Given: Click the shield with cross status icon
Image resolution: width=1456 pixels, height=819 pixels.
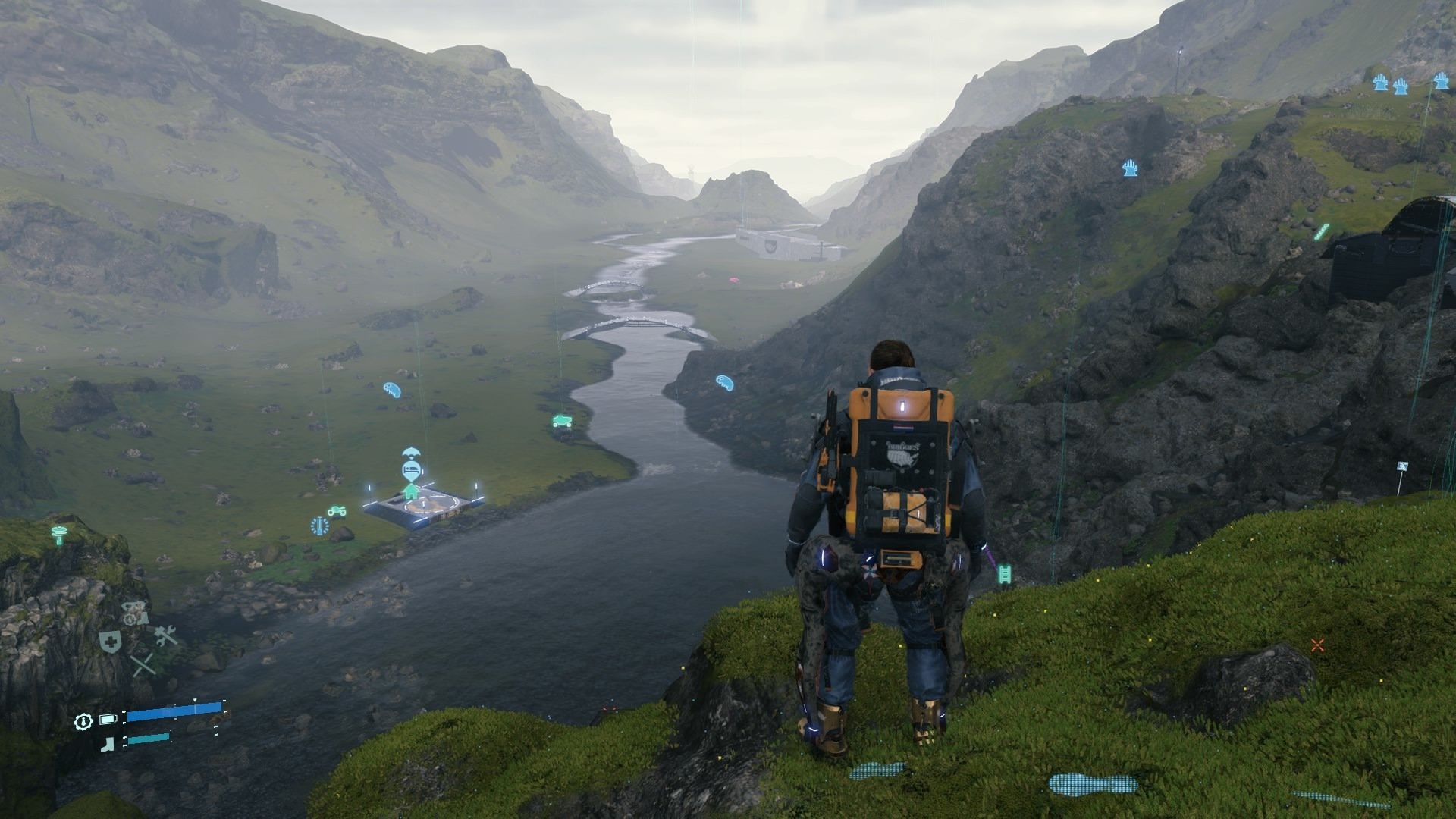Looking at the screenshot, I should click(x=110, y=642).
